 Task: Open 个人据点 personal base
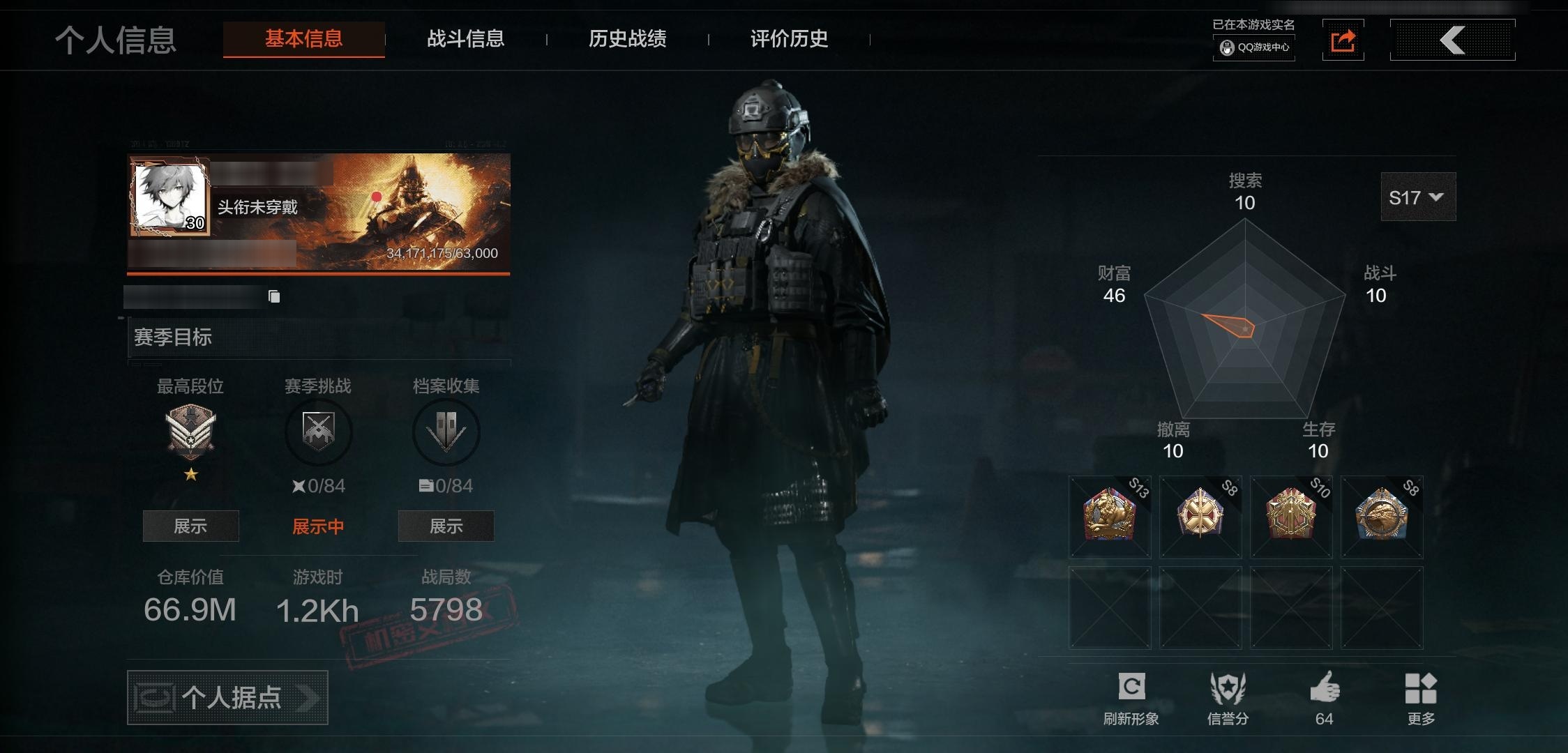227,697
